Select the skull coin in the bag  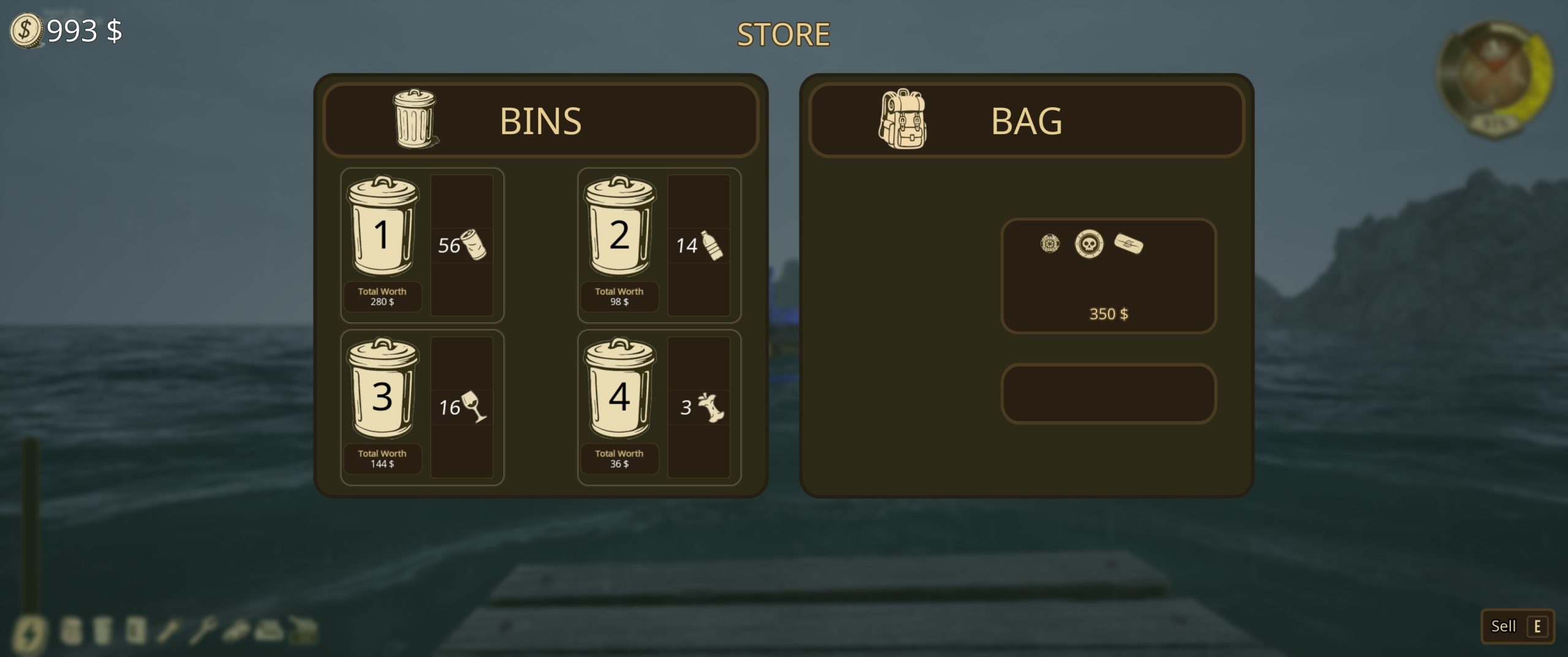coord(1089,244)
